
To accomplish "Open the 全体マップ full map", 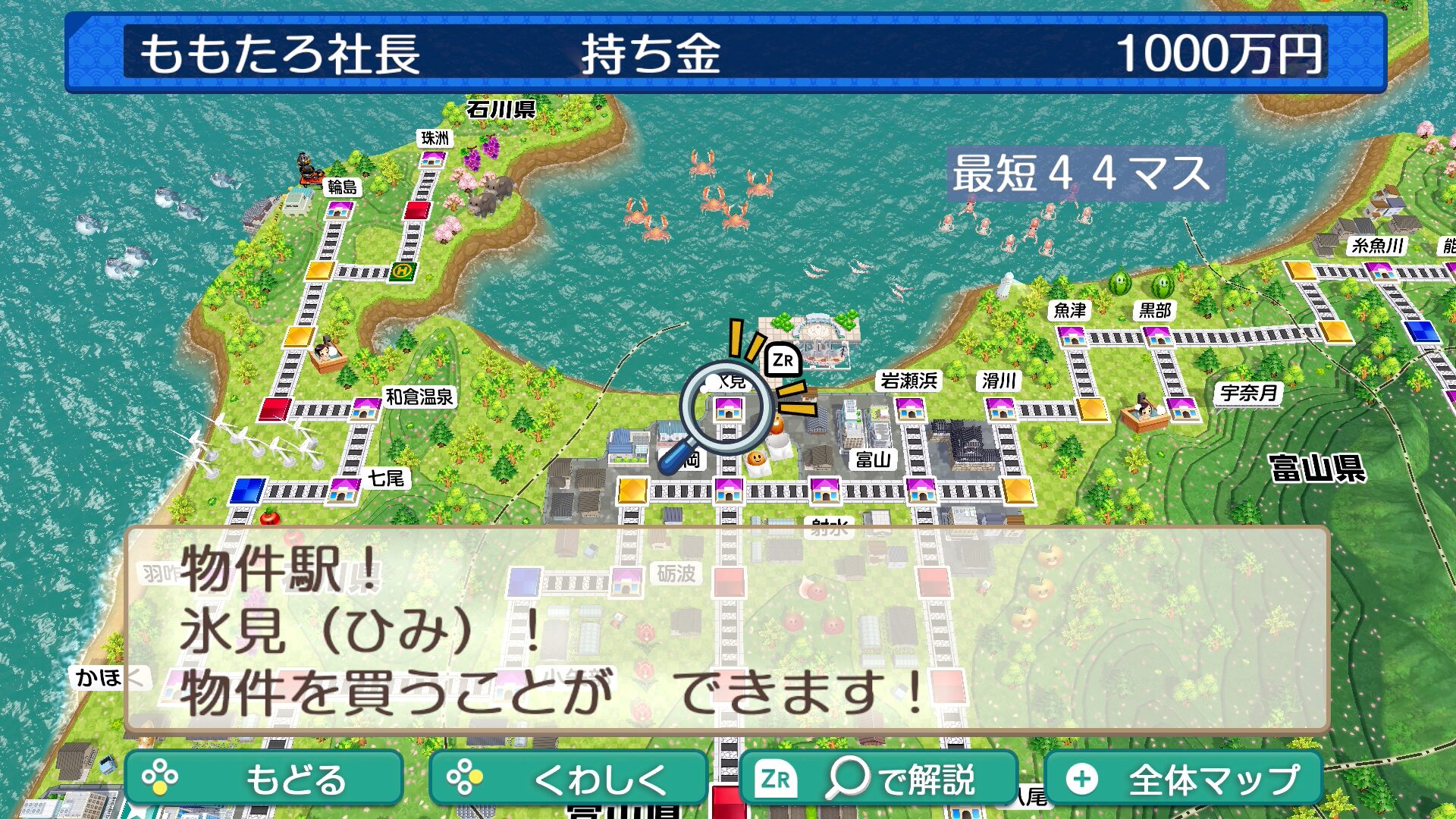I will click(x=1183, y=778).
